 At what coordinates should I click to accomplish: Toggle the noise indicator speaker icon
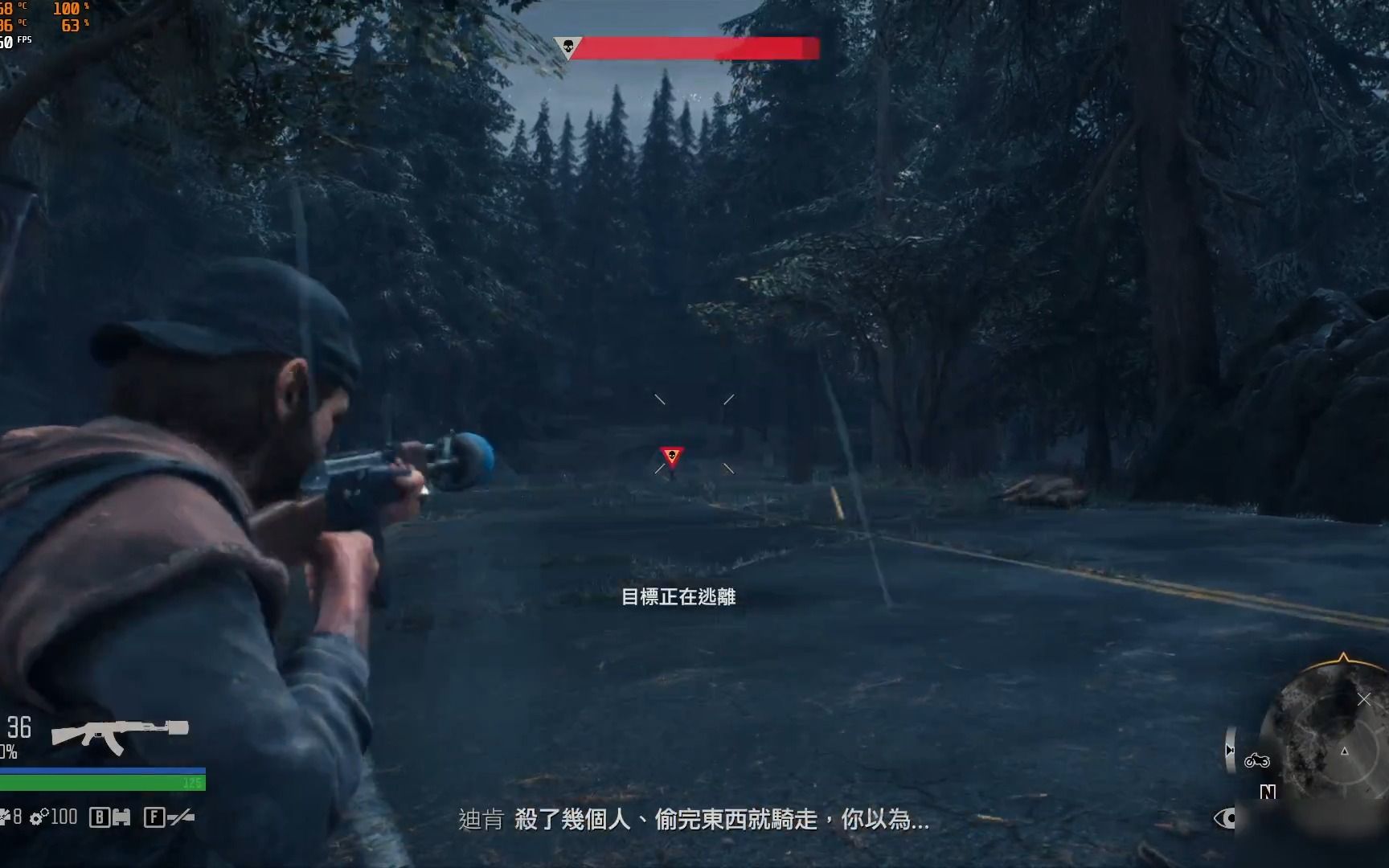(x=1230, y=749)
